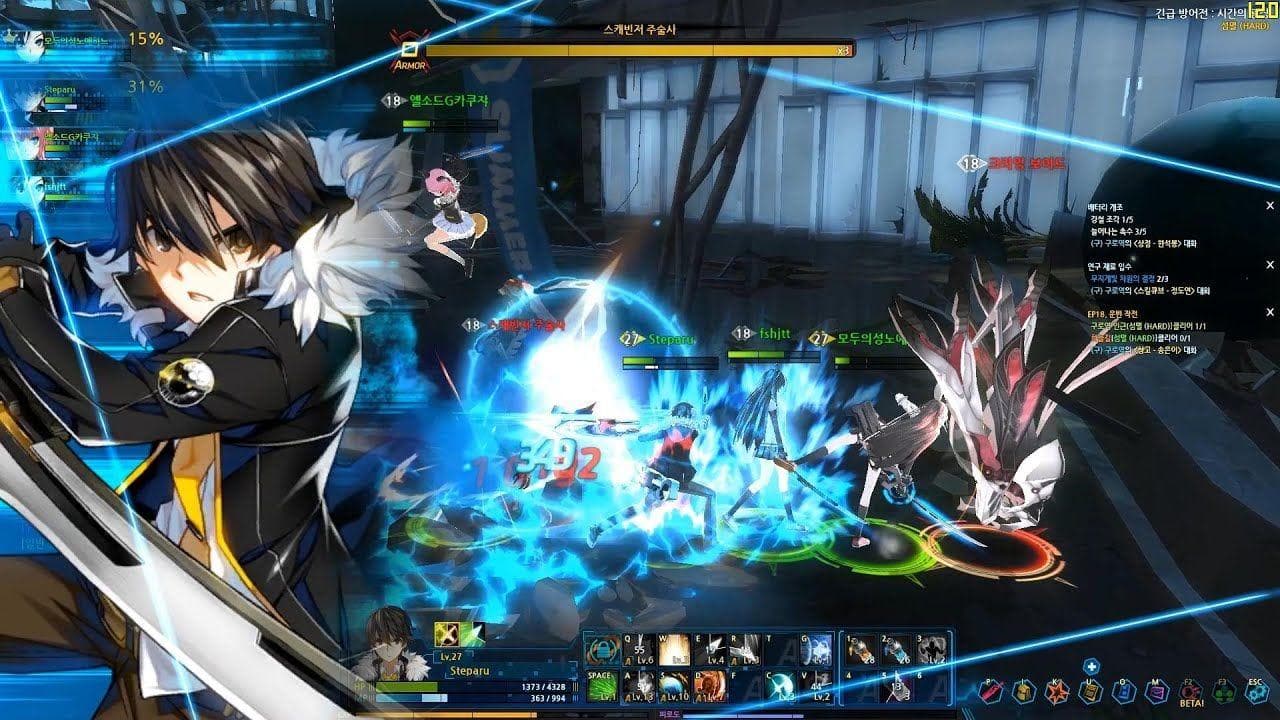Open the green clover menu icon
The width and height of the screenshot is (1280, 720).
tap(1223, 691)
